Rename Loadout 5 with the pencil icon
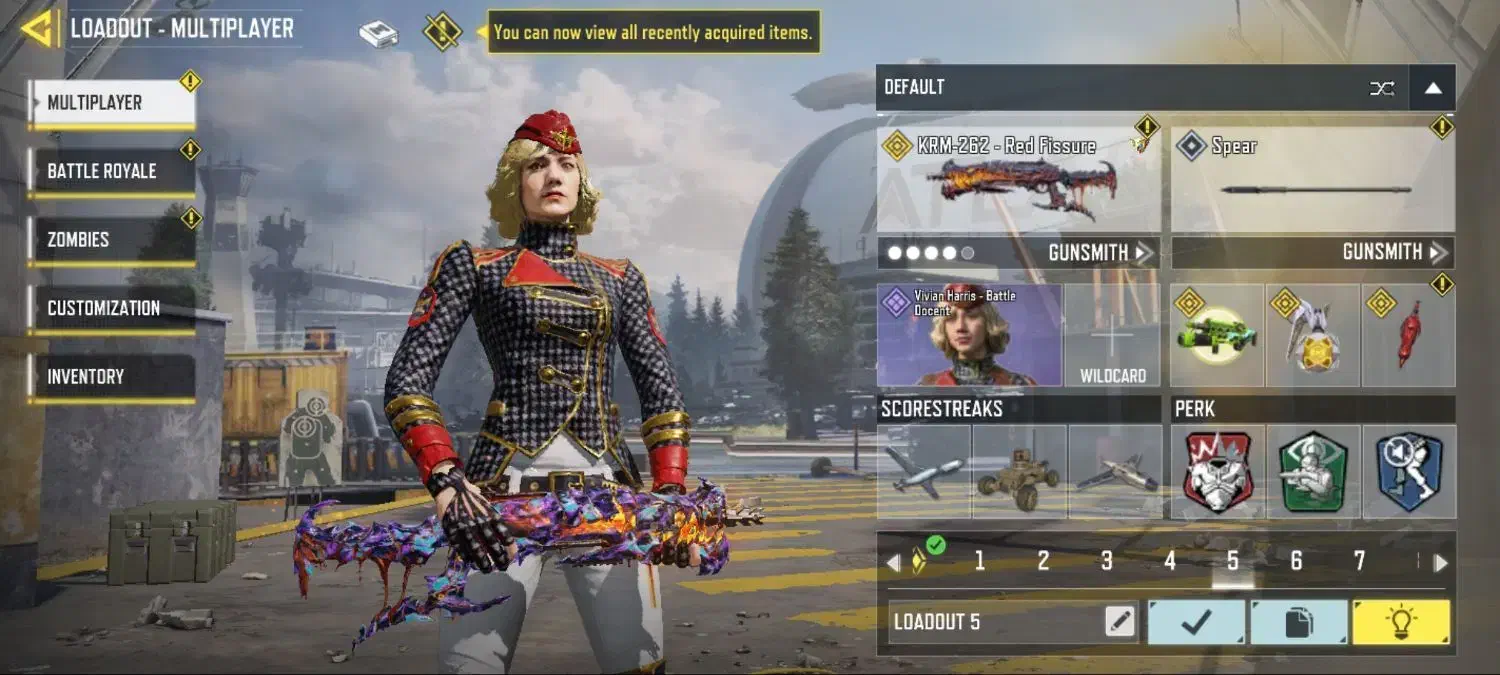The height and width of the screenshot is (675, 1500). pos(1120,622)
